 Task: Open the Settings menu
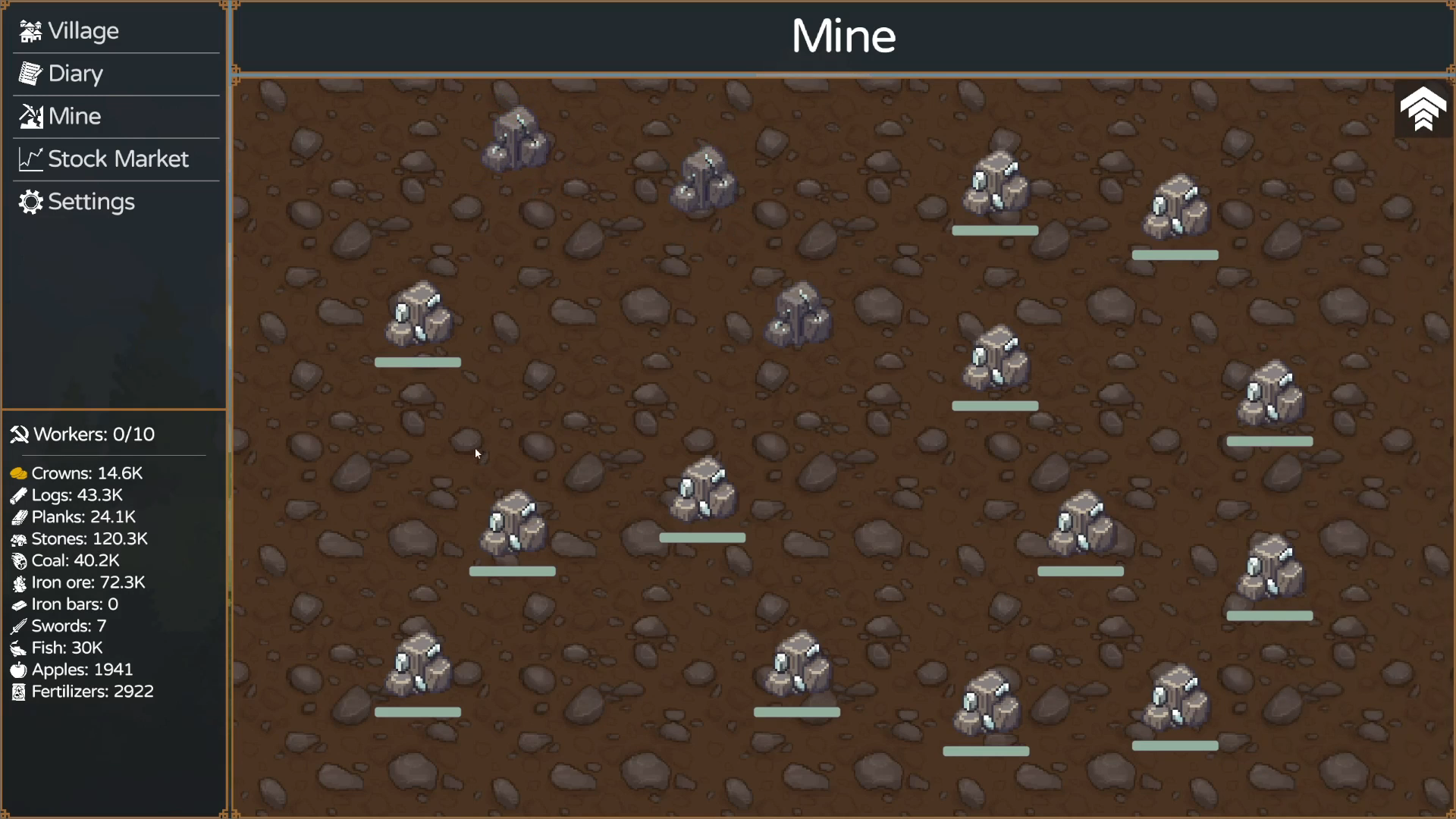click(x=90, y=202)
